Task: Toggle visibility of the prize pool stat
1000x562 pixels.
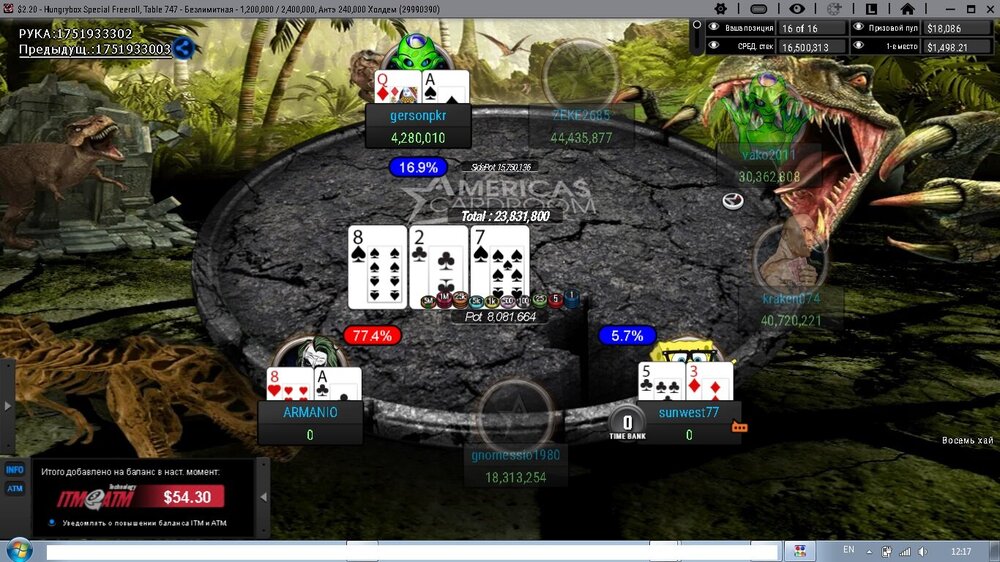Action: click(x=859, y=28)
